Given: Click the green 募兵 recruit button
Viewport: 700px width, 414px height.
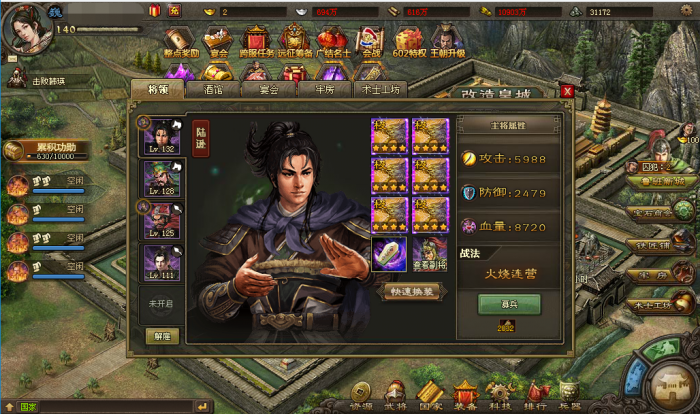Looking at the screenshot, I should pyautogui.click(x=508, y=303).
